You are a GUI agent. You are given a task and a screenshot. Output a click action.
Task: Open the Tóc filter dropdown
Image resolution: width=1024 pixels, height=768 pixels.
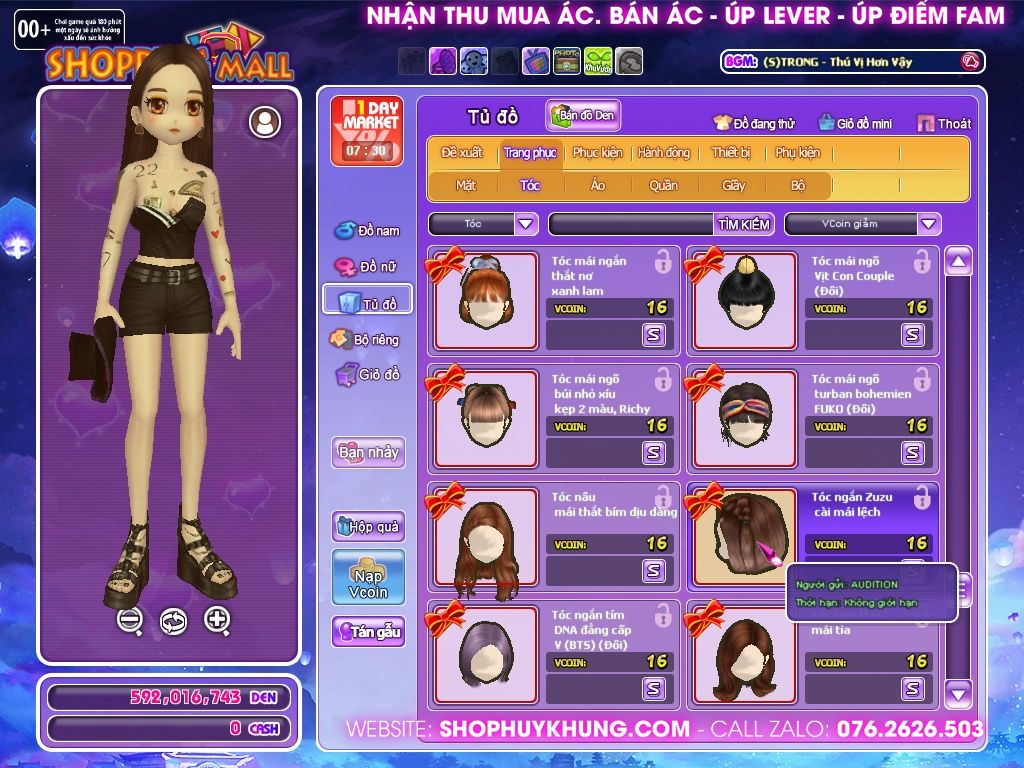click(526, 224)
